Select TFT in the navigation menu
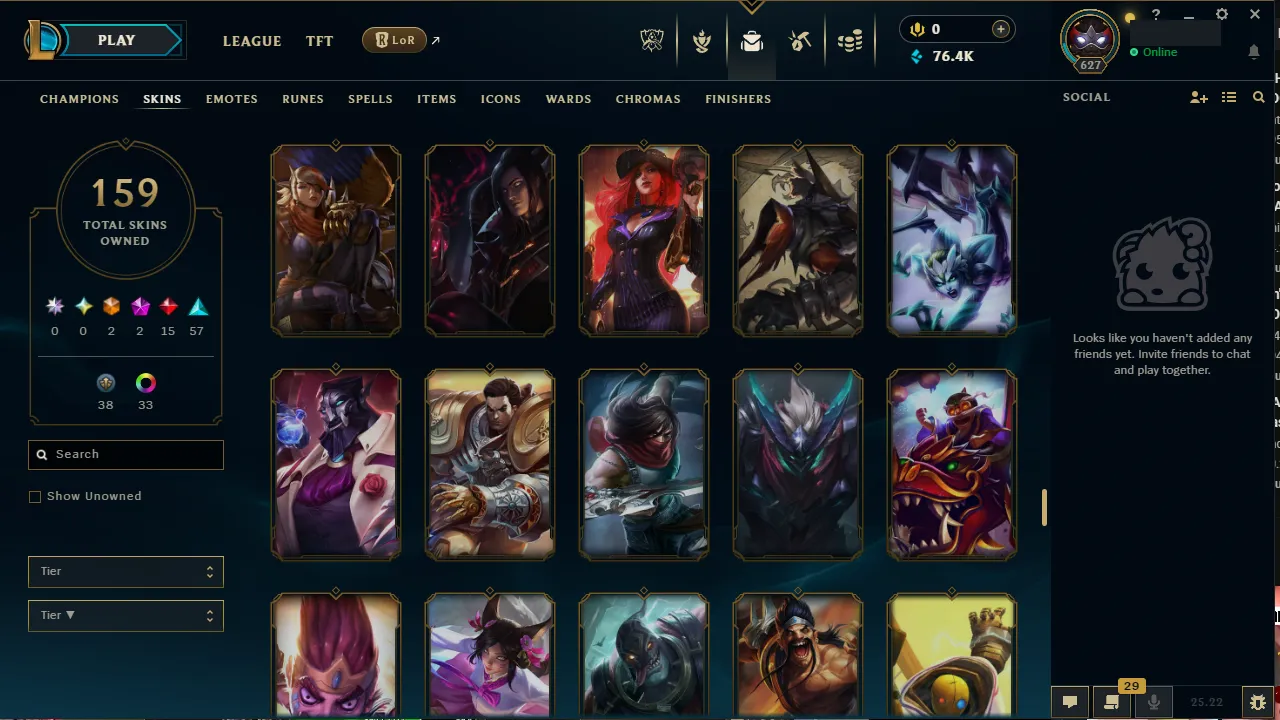This screenshot has width=1280, height=720. click(x=319, y=41)
